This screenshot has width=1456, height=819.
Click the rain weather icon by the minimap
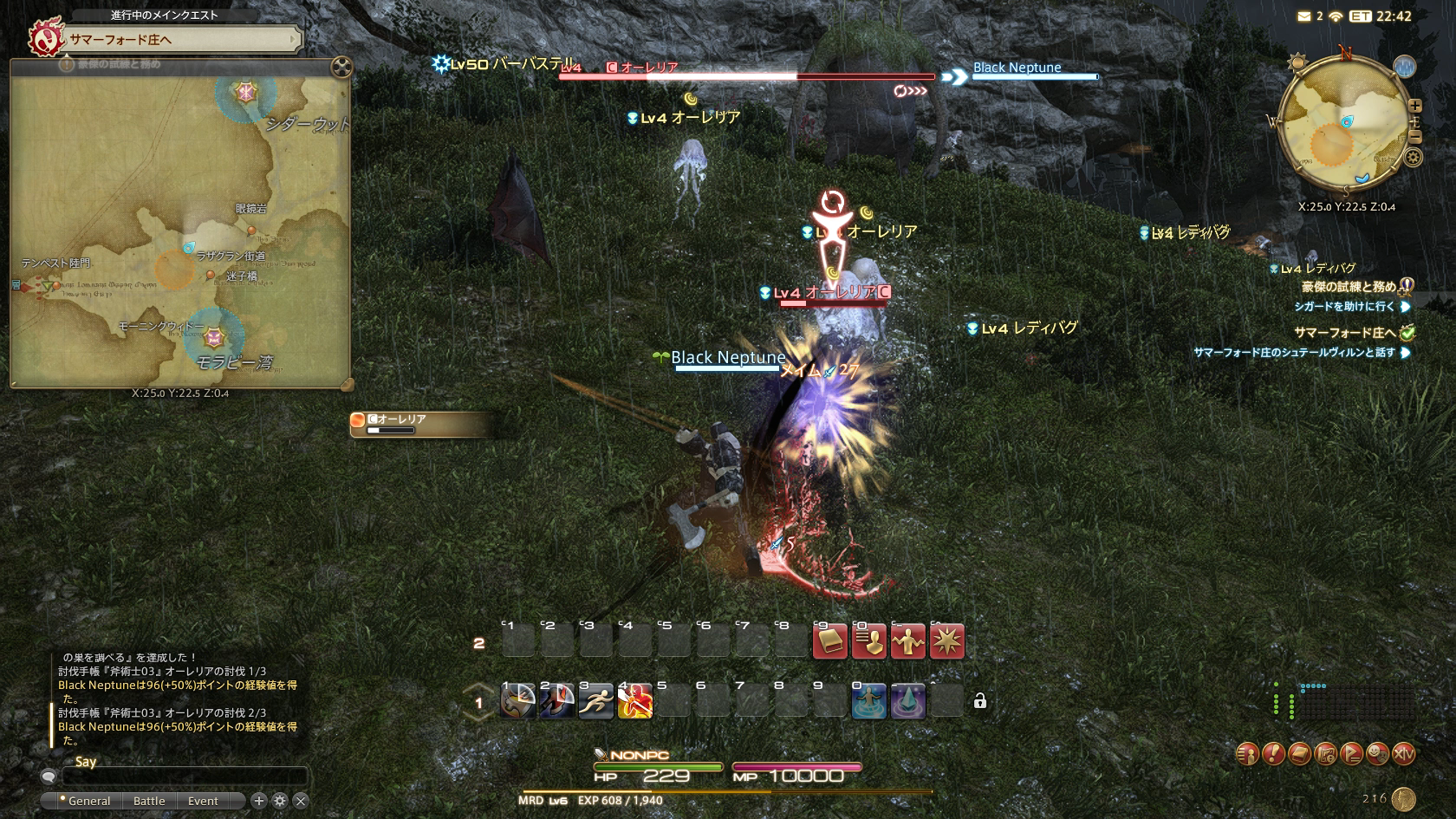1404,66
